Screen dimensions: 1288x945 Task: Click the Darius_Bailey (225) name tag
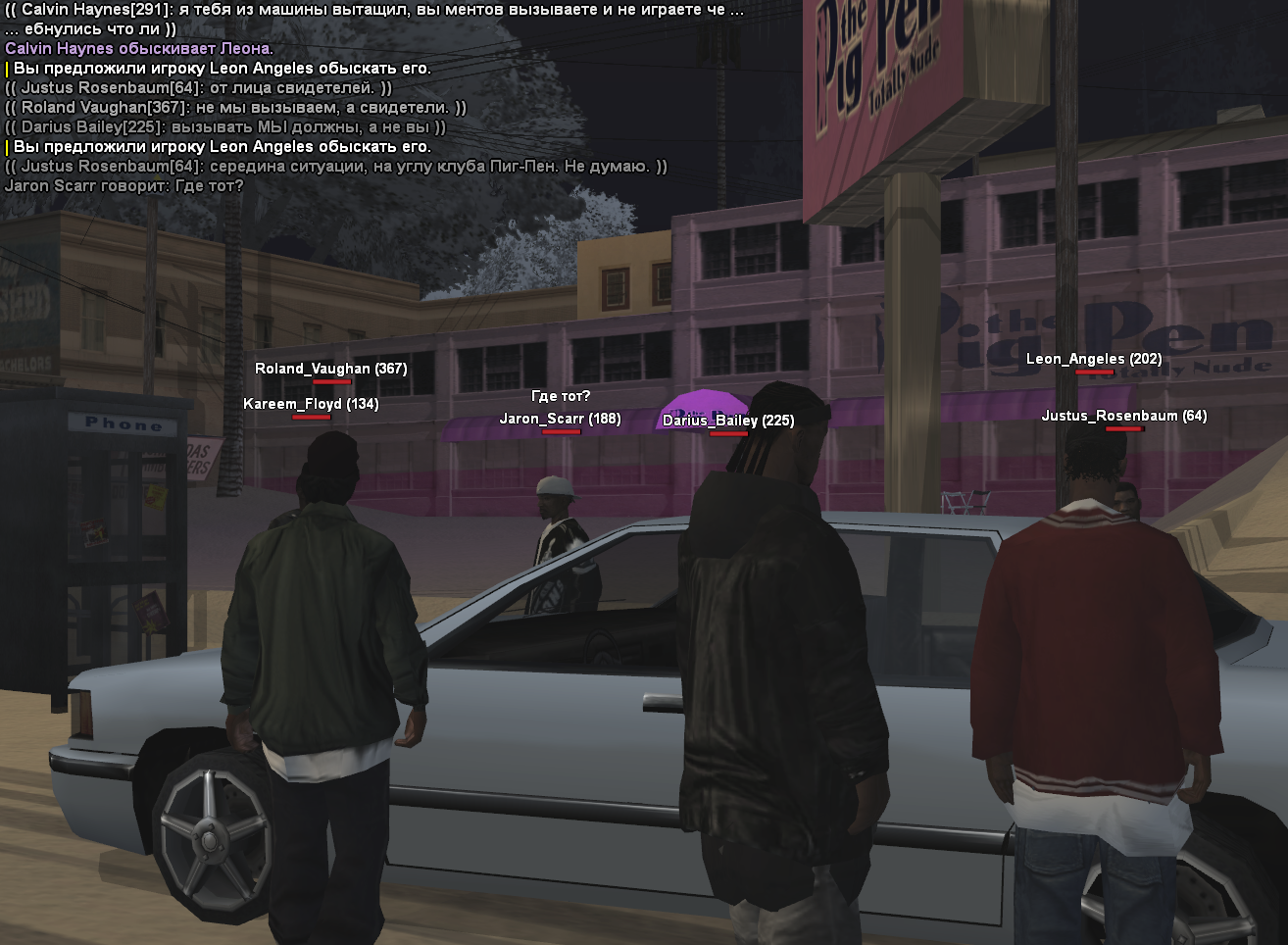(728, 421)
